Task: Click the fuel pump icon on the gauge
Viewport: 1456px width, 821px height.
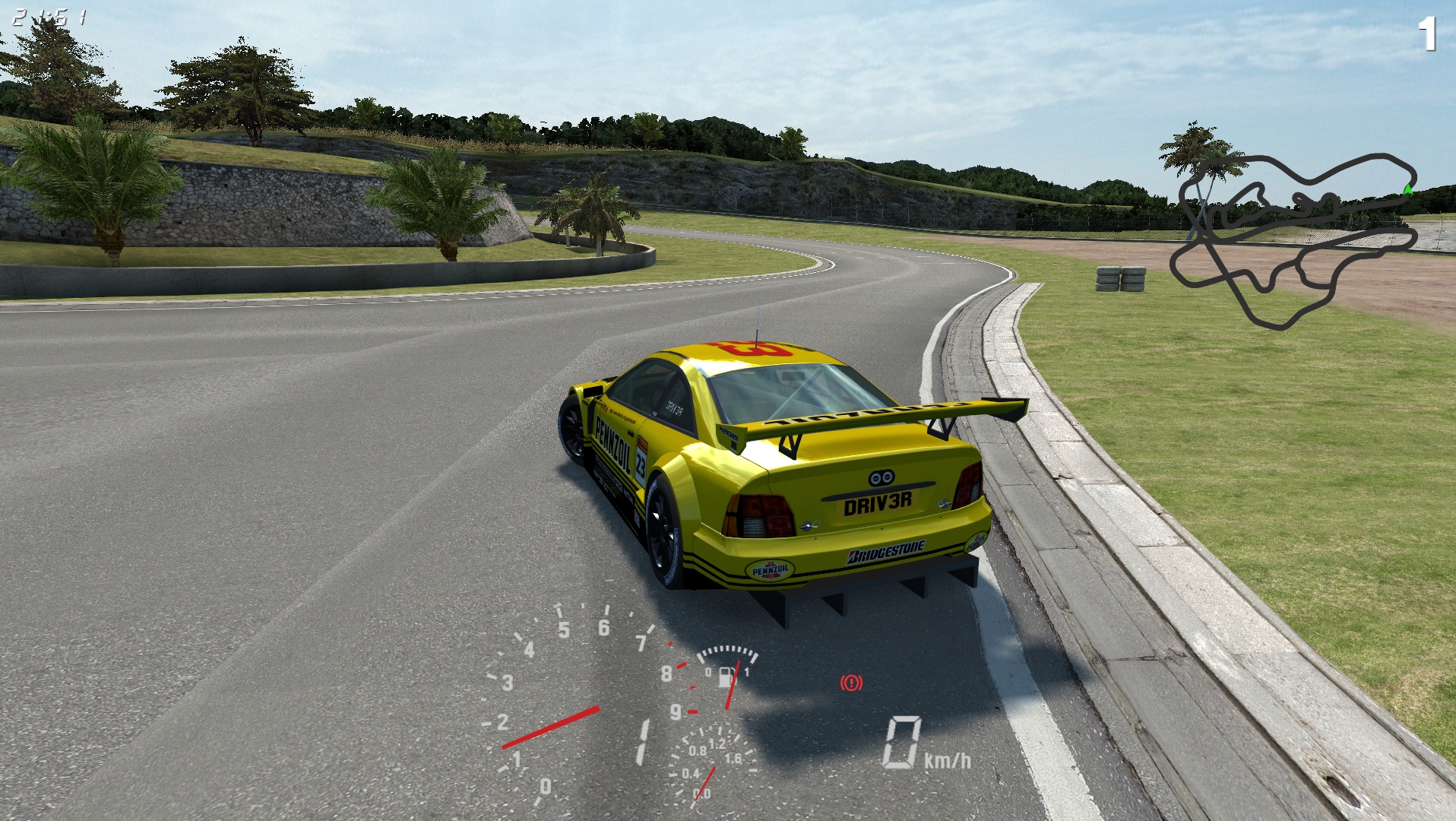Action: (726, 675)
